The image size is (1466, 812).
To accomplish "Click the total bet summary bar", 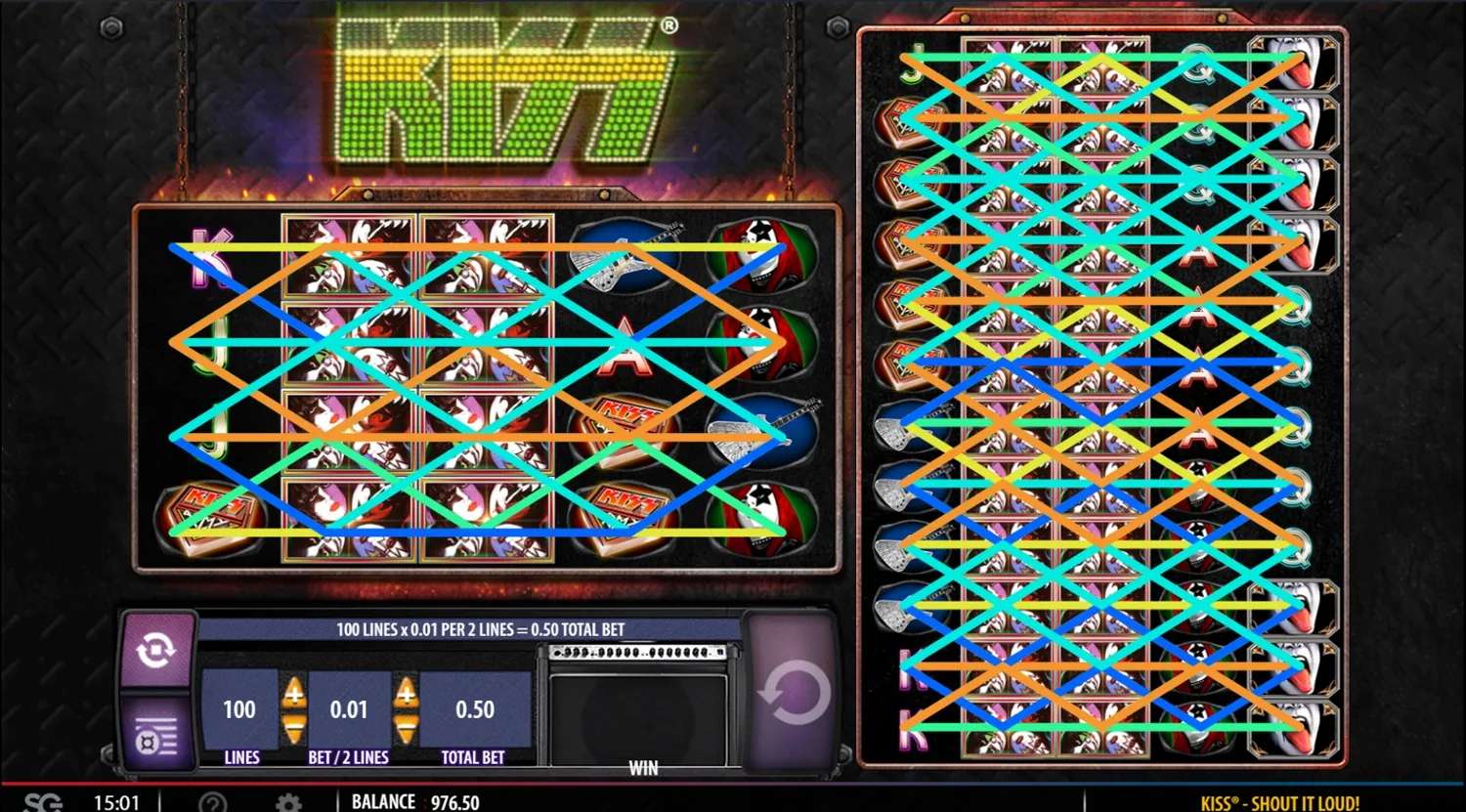I will click(481, 629).
